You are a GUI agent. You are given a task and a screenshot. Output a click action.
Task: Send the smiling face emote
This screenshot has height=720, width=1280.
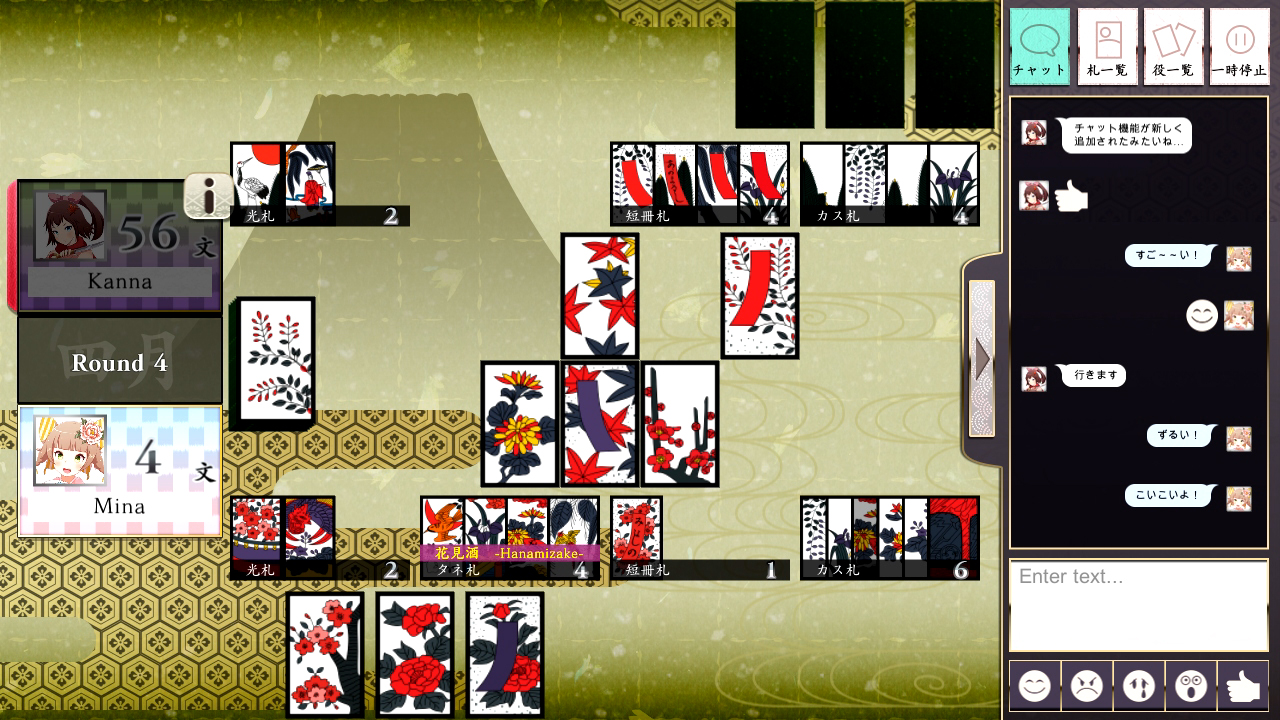[x=1034, y=686]
